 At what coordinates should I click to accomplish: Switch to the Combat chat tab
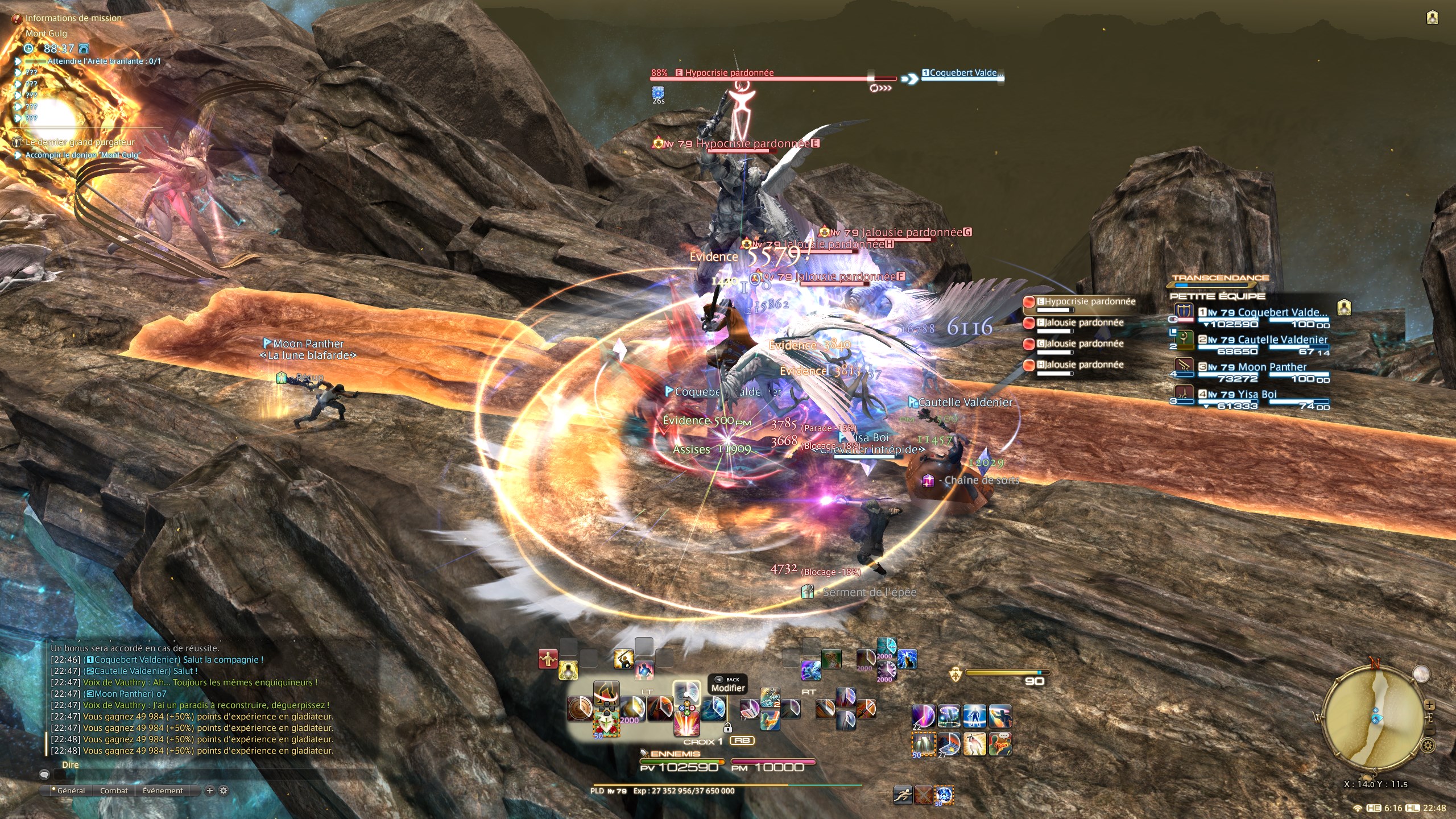tap(114, 791)
